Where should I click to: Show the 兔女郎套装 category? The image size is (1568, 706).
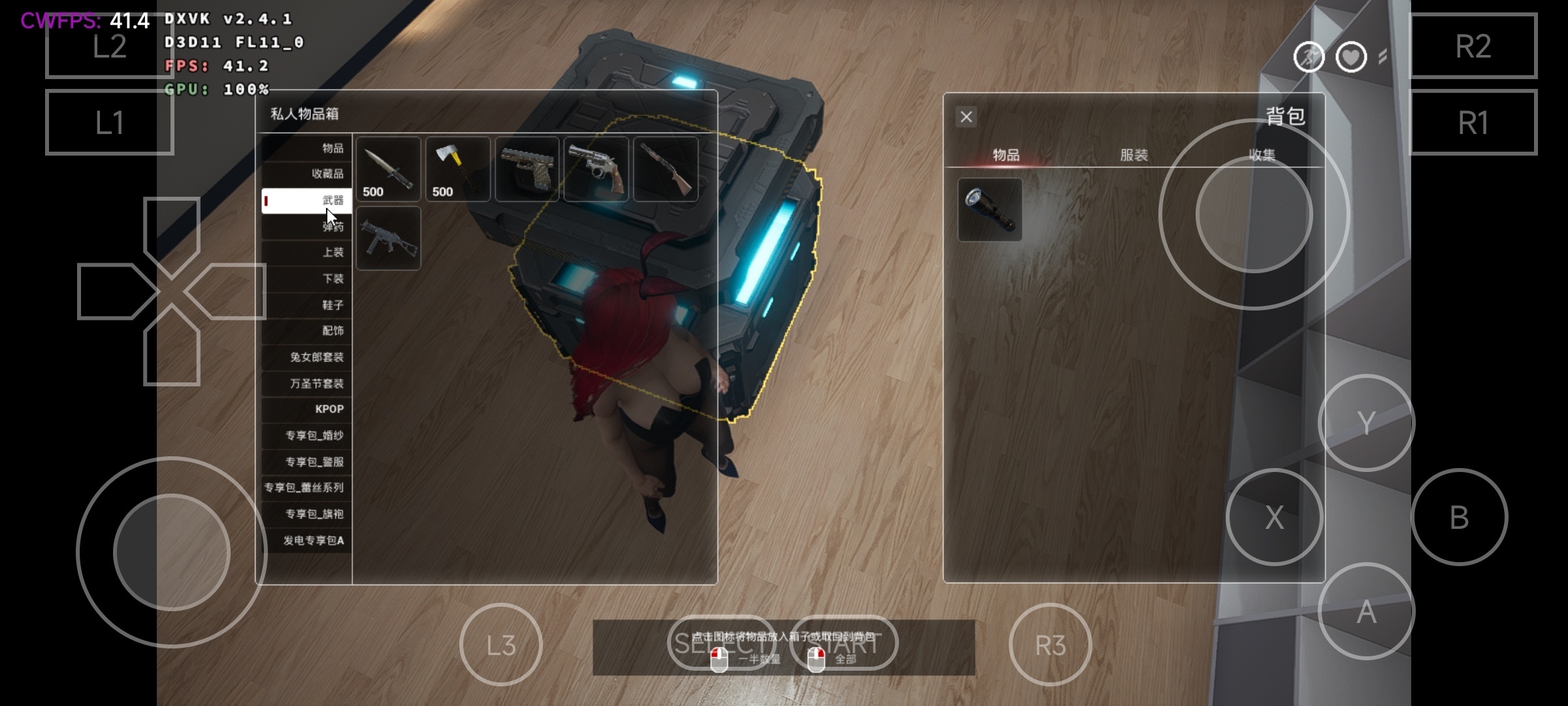tap(307, 358)
